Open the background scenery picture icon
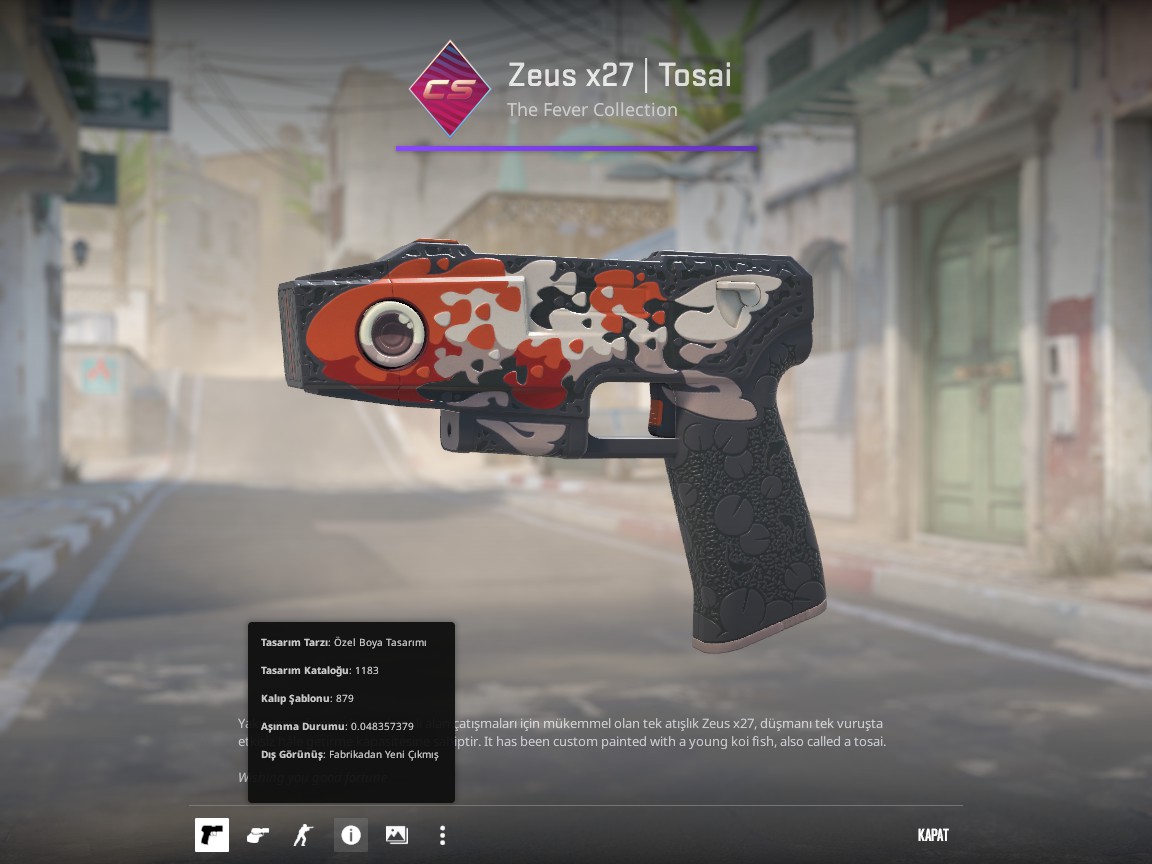Viewport: 1152px width, 864px height. pyautogui.click(x=396, y=835)
